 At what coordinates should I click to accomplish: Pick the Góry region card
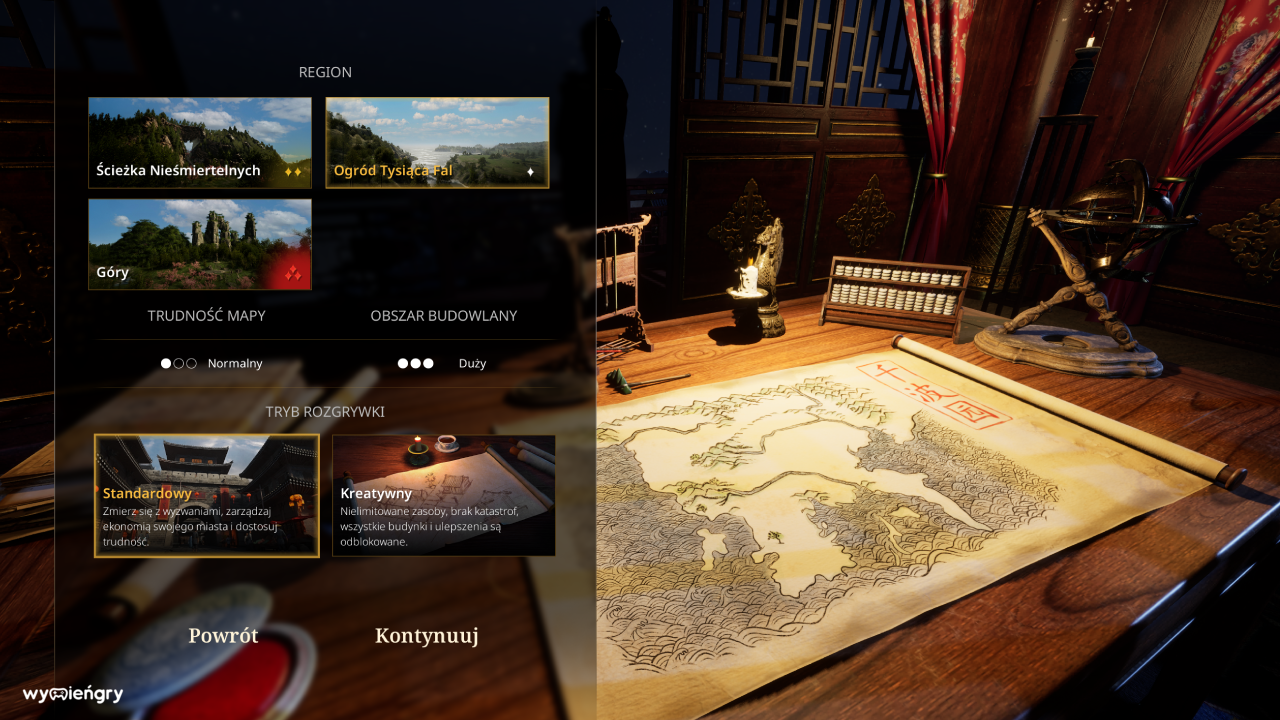pos(200,243)
